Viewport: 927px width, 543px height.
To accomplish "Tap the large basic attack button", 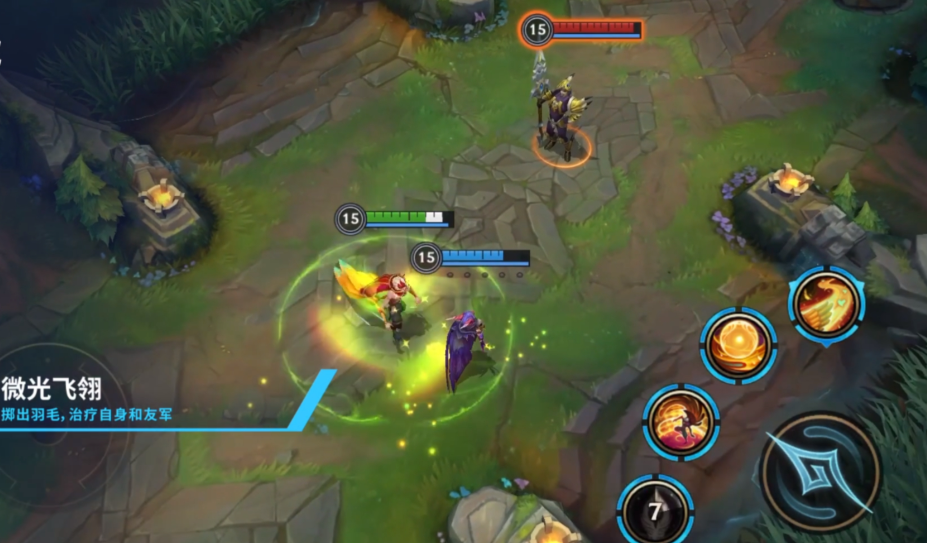I will 819,471.
